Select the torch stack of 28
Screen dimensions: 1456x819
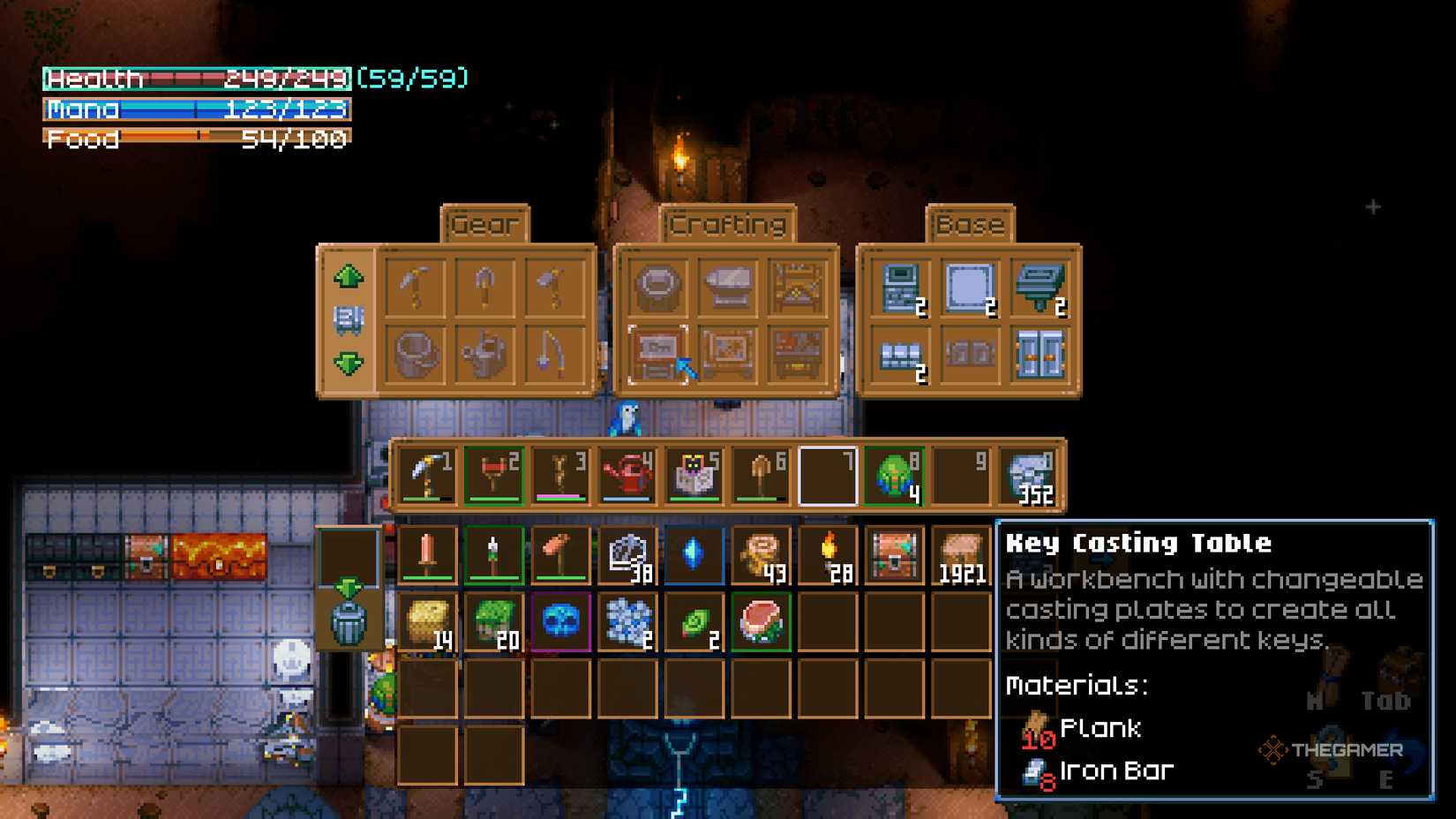tap(828, 556)
